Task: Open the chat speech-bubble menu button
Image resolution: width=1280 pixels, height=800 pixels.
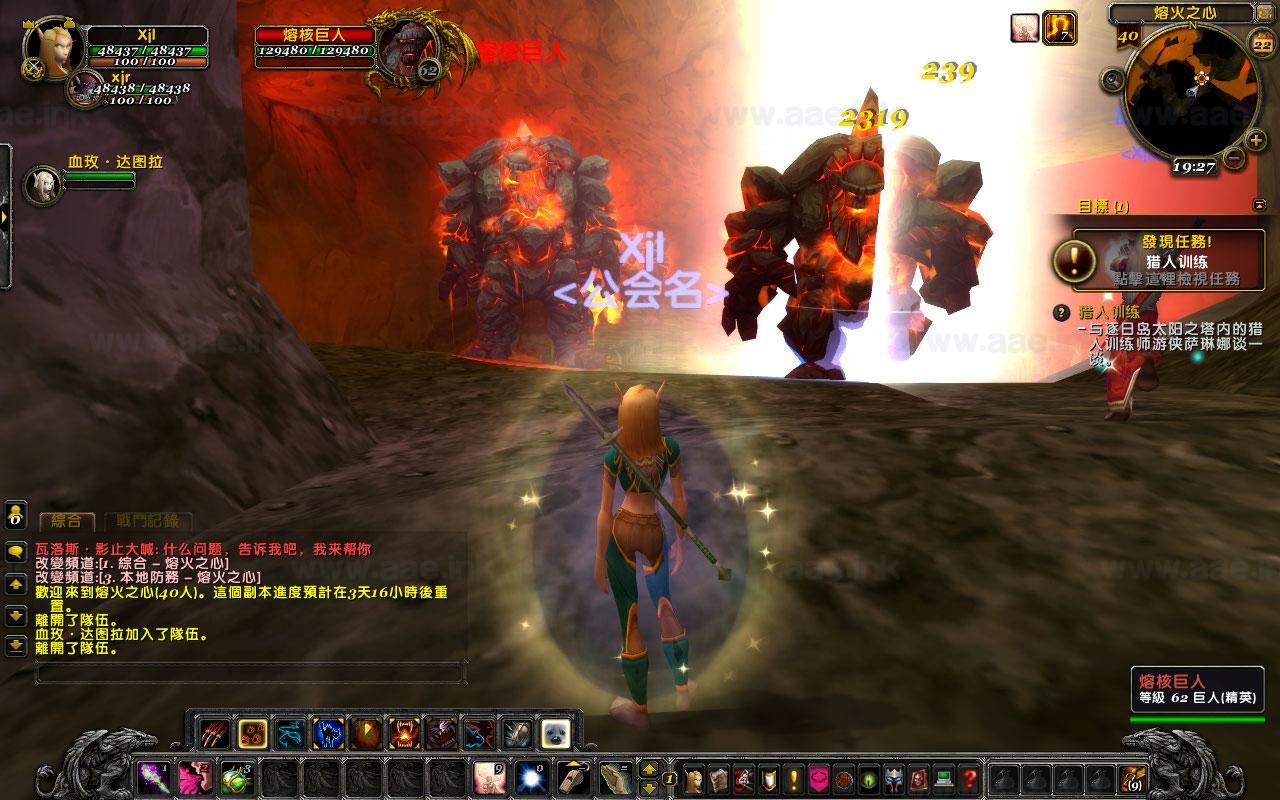Action: (x=16, y=551)
